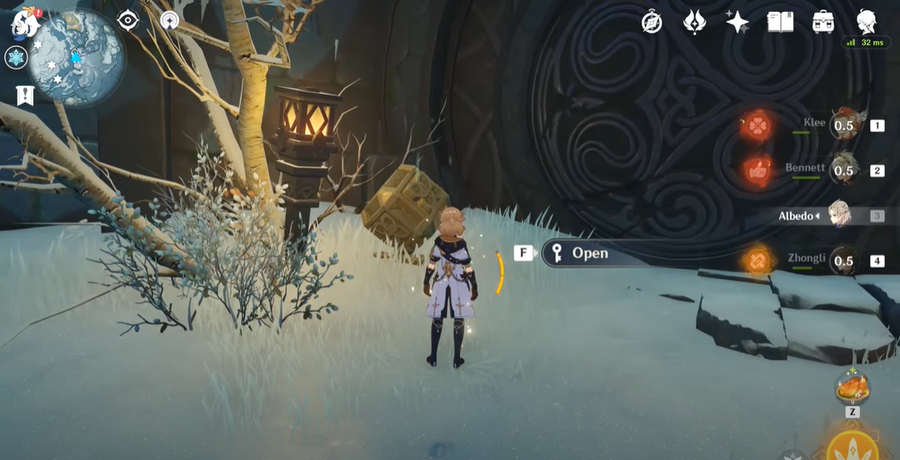Toggle the elemental sight eye icon
900x460 pixels.
click(x=128, y=20)
